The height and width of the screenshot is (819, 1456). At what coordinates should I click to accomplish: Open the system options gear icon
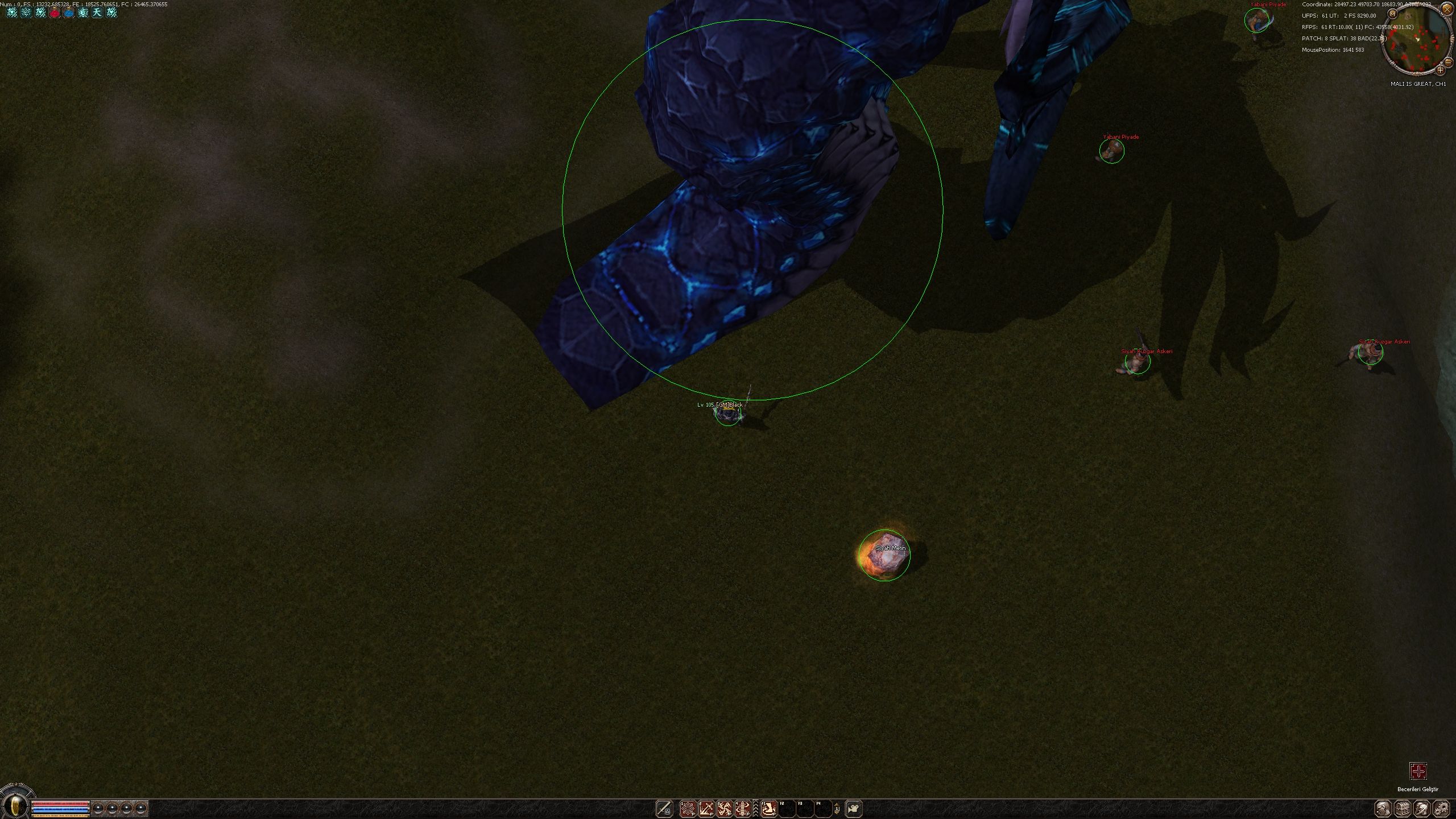[1441, 808]
